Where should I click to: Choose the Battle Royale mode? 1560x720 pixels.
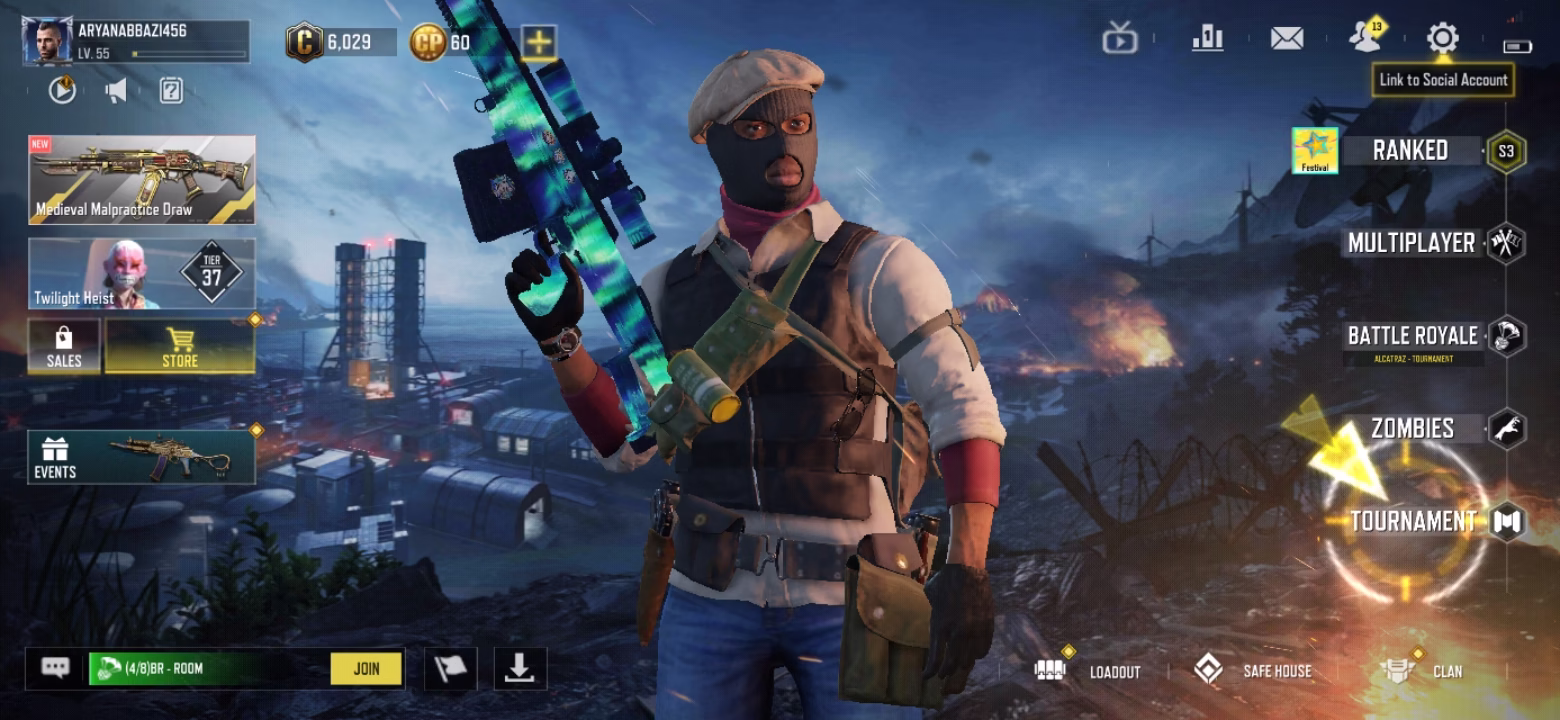click(1412, 336)
